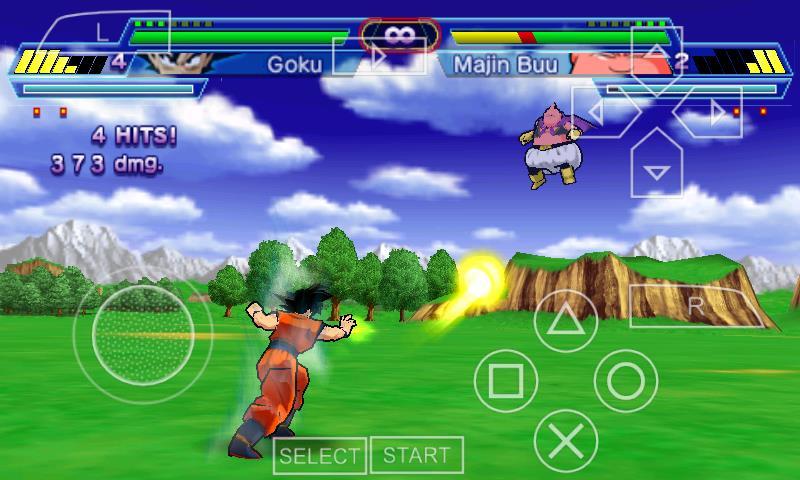Tap the square action button
800x480 pixels.
click(506, 381)
